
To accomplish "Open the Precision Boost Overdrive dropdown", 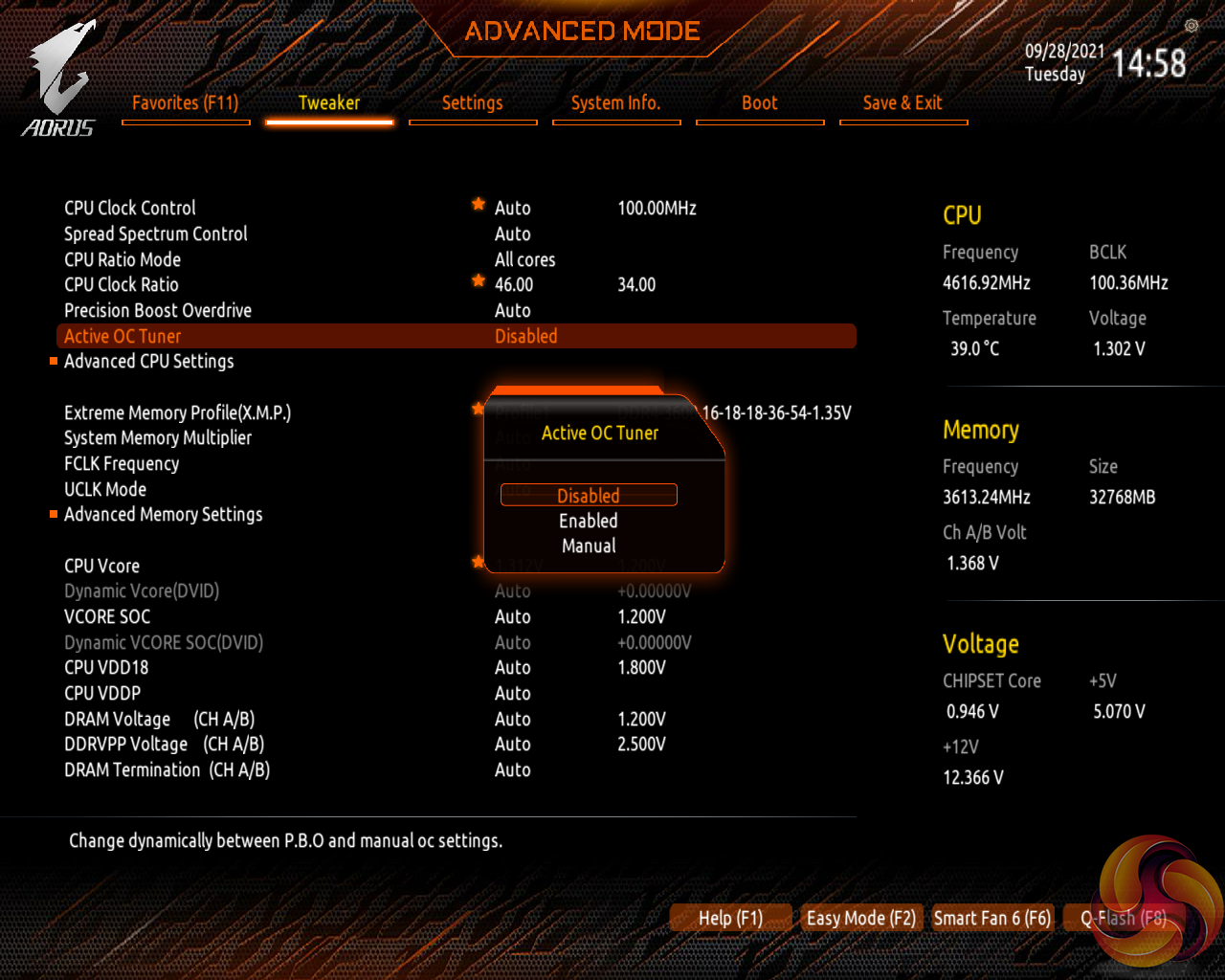I will [513, 310].
